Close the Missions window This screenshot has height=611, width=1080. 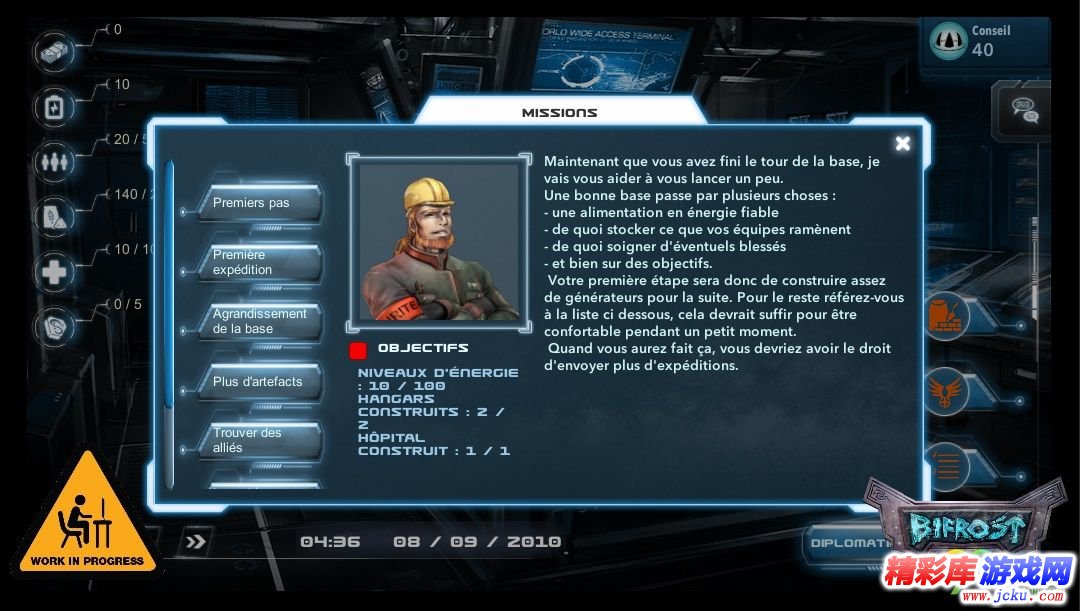click(x=902, y=144)
